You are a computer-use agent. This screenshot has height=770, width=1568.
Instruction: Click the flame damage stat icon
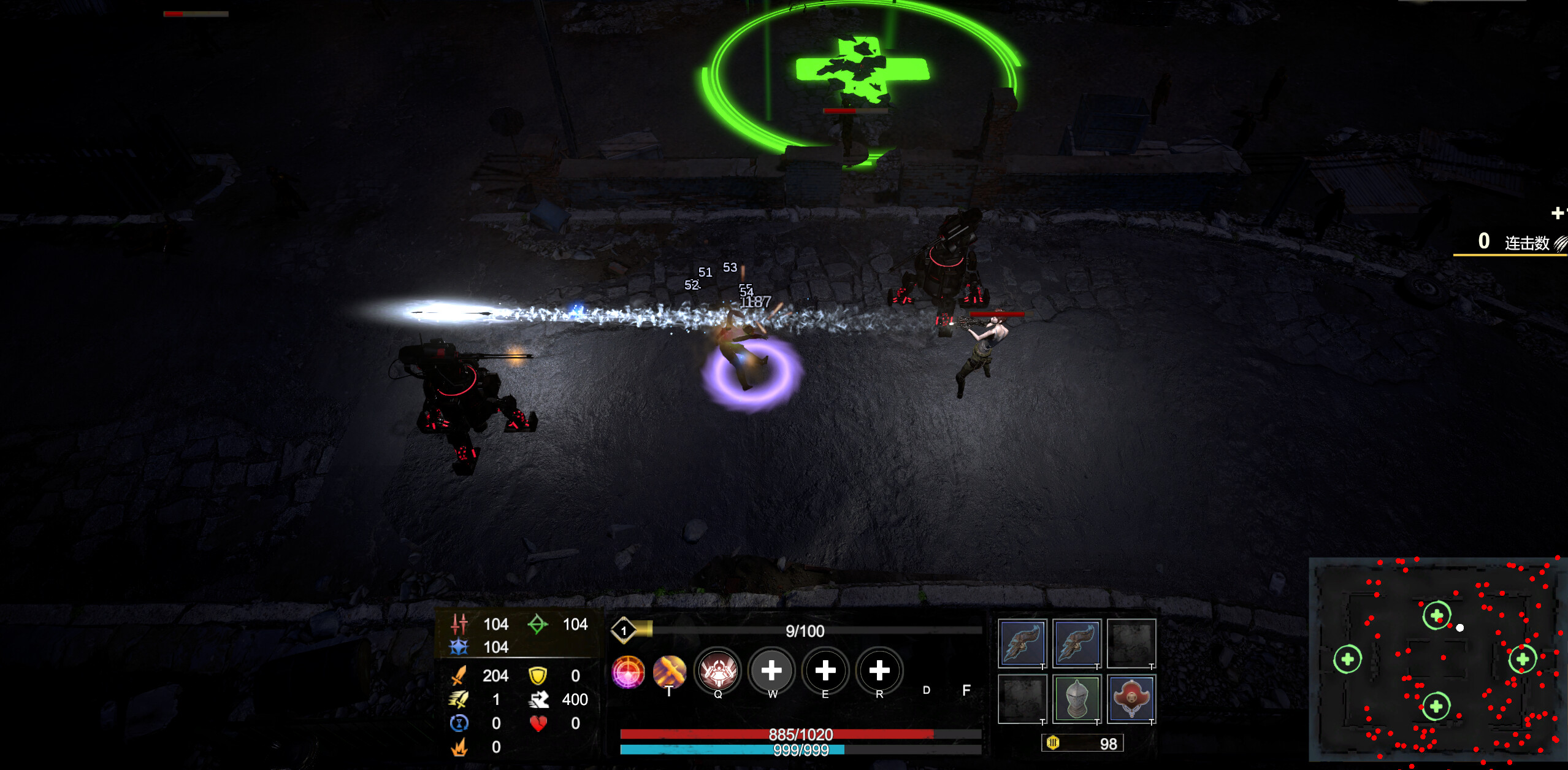point(459,747)
